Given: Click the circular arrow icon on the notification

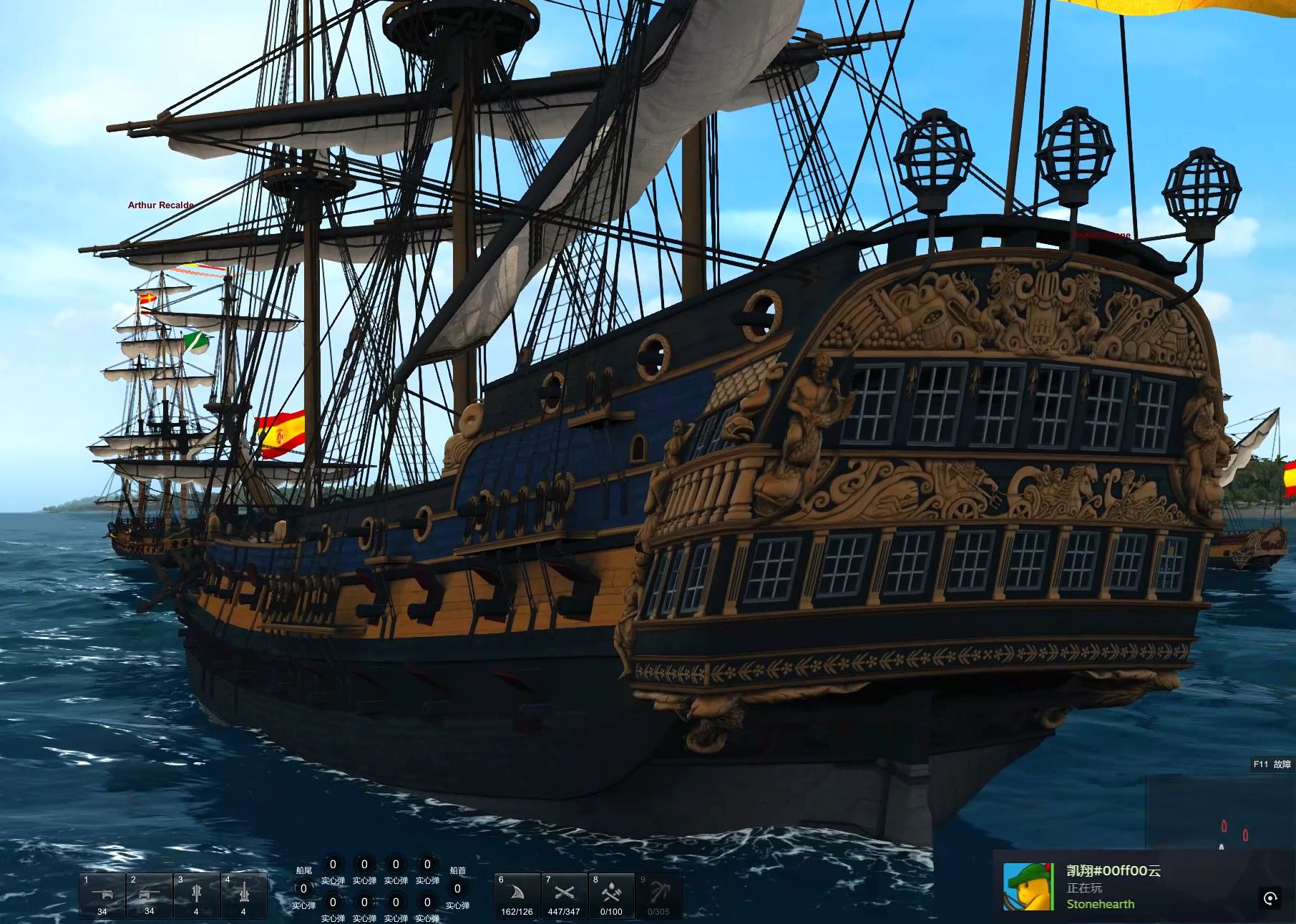Looking at the screenshot, I should point(1270,899).
